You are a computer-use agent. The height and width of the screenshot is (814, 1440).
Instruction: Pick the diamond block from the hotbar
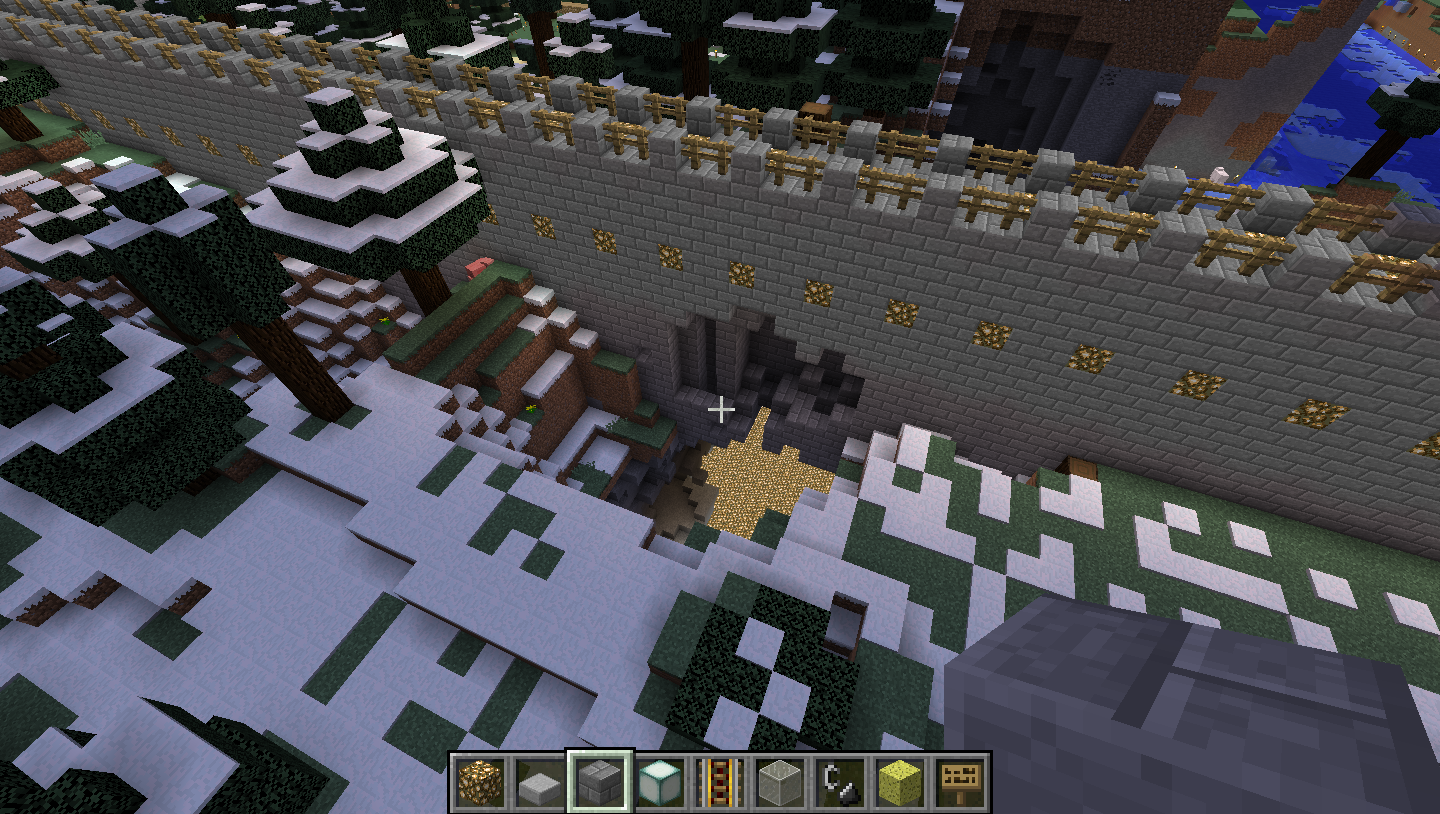click(x=659, y=781)
